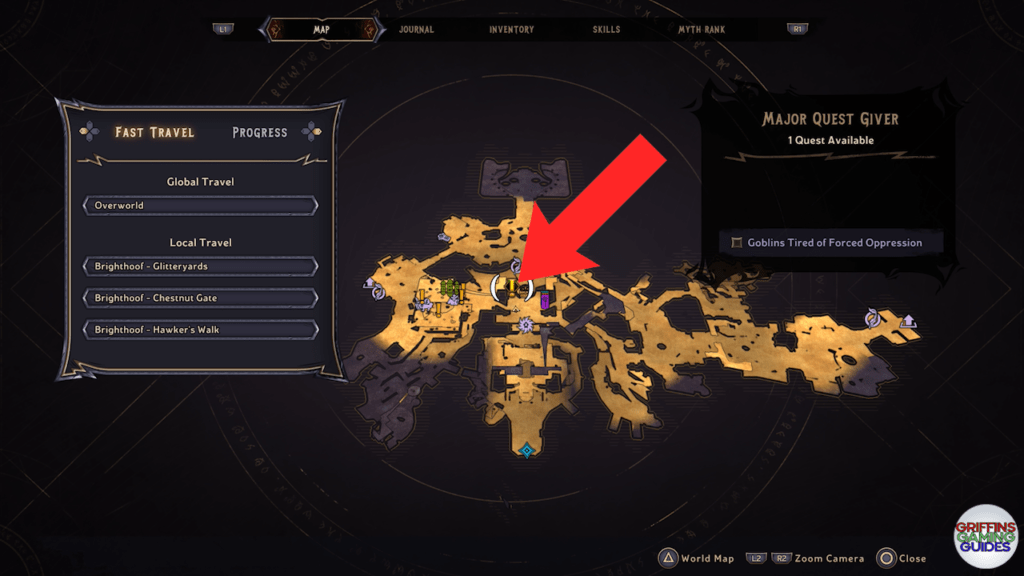Fast travel to Brighthoof - Glitteryards
This screenshot has width=1024, height=576.
click(201, 267)
